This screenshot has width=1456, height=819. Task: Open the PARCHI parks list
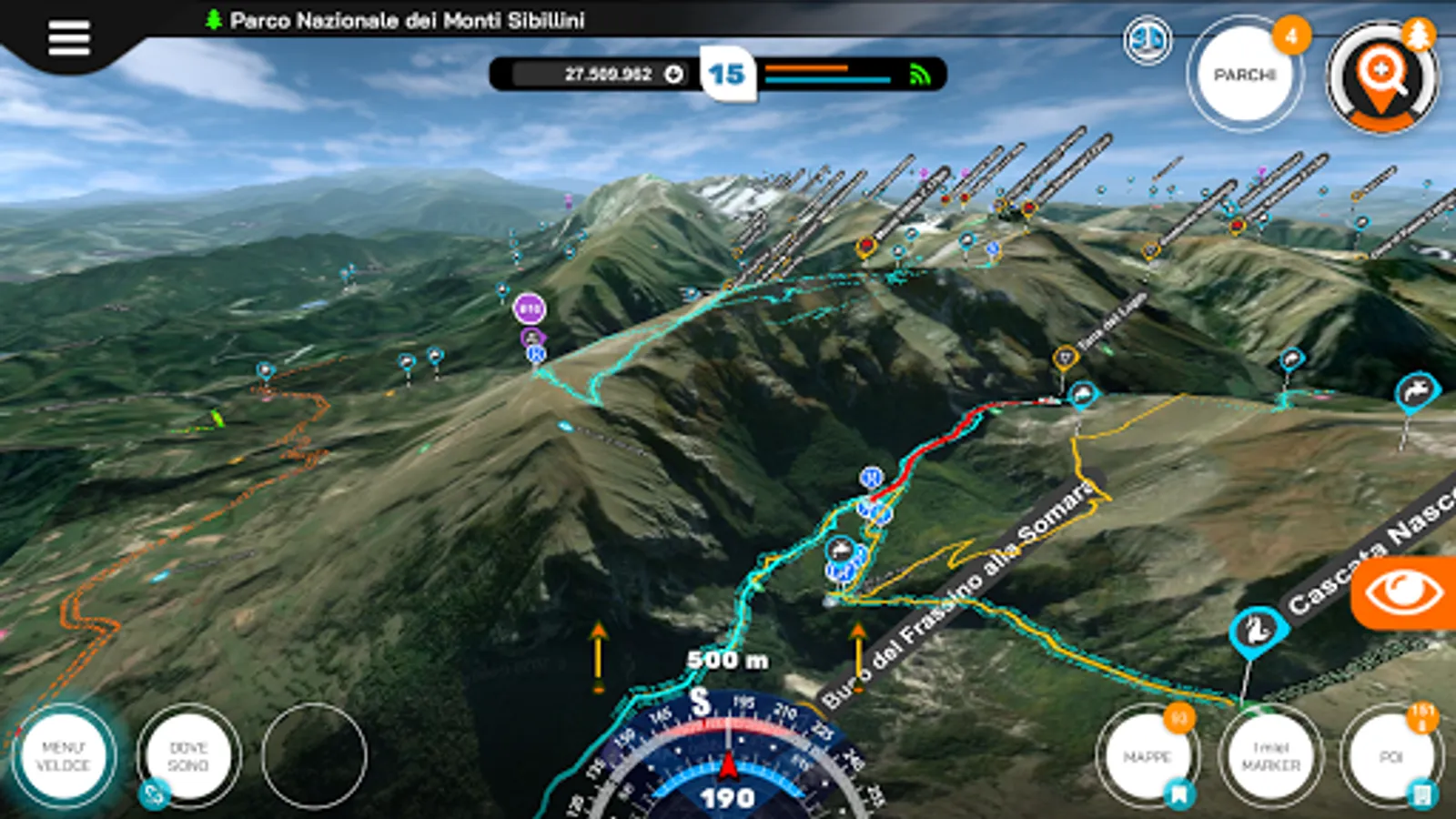[1244, 75]
